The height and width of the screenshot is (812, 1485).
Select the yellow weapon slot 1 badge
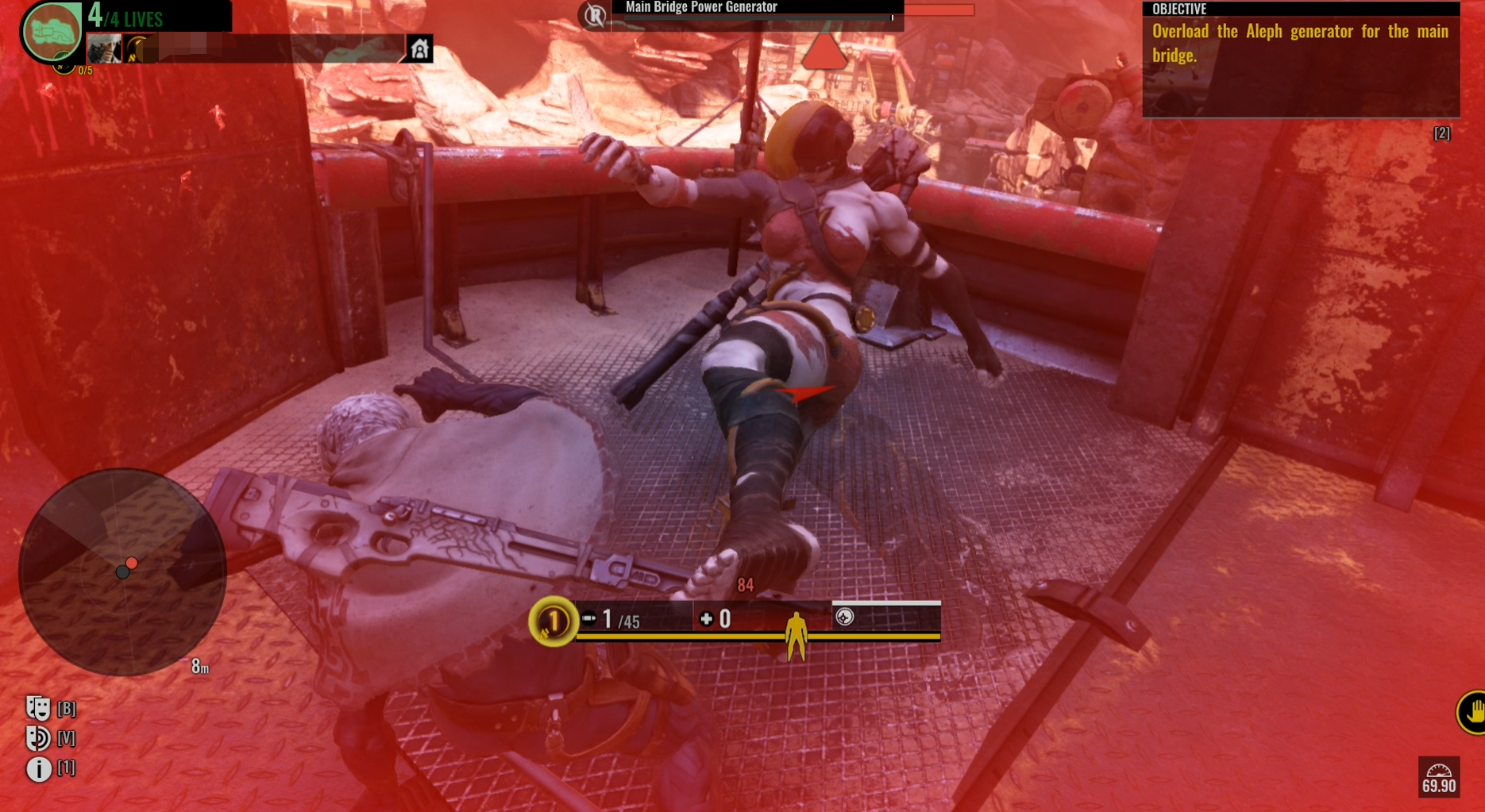553,621
